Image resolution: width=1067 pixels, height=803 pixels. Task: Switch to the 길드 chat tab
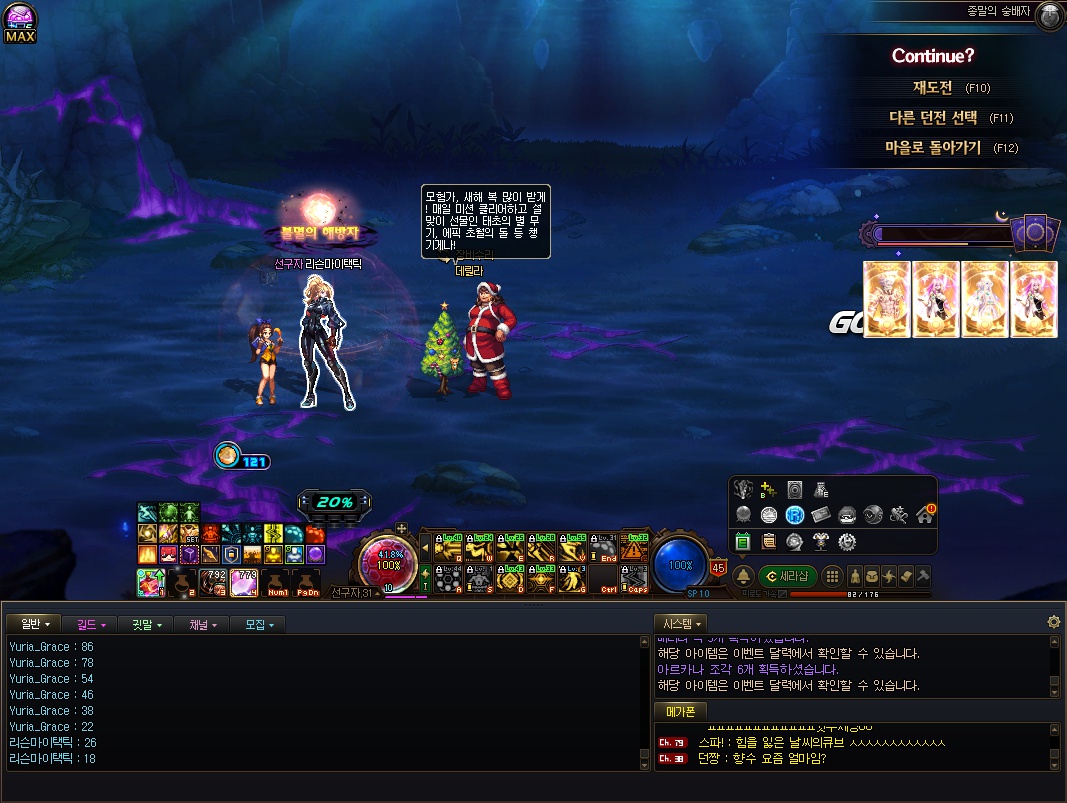pos(91,624)
